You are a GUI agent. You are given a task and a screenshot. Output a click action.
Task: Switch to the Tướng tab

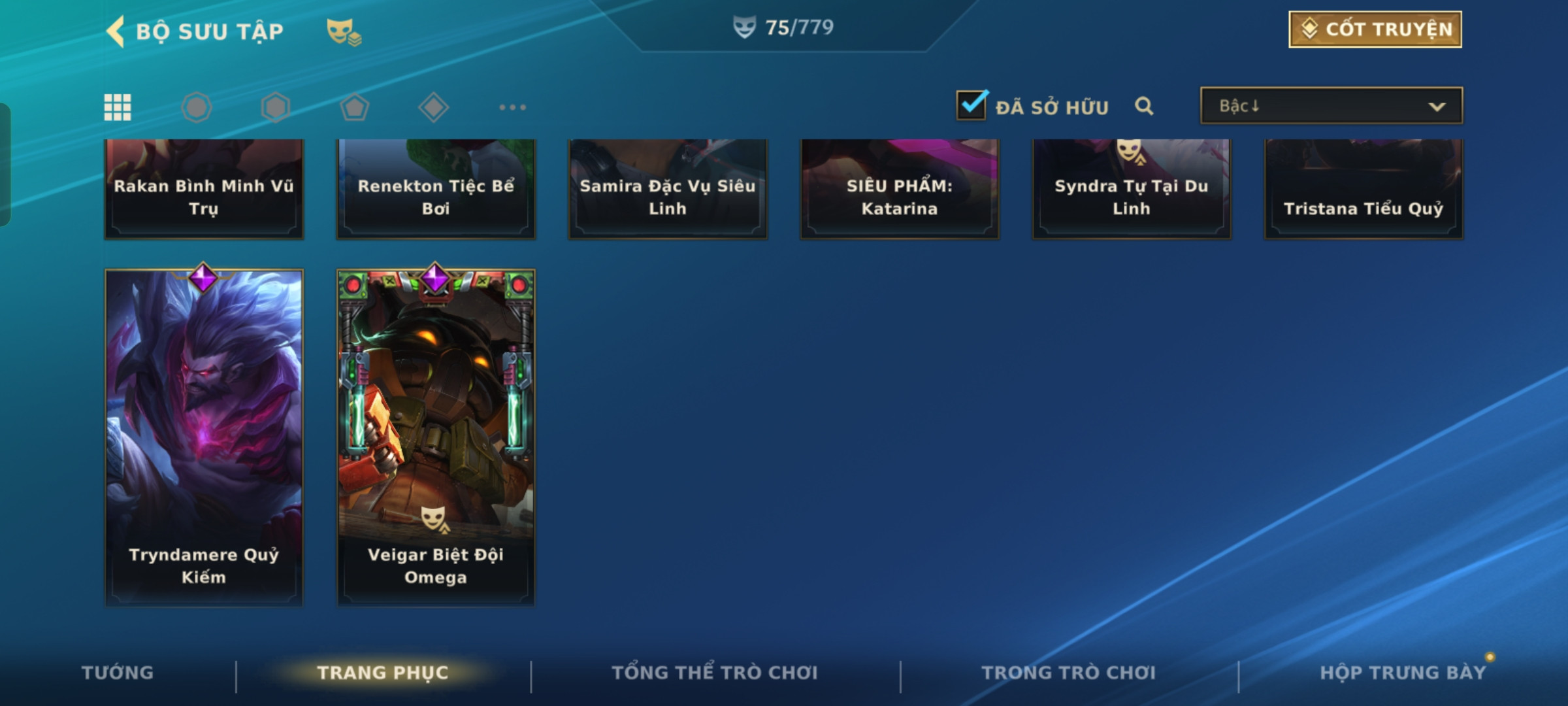click(x=118, y=673)
